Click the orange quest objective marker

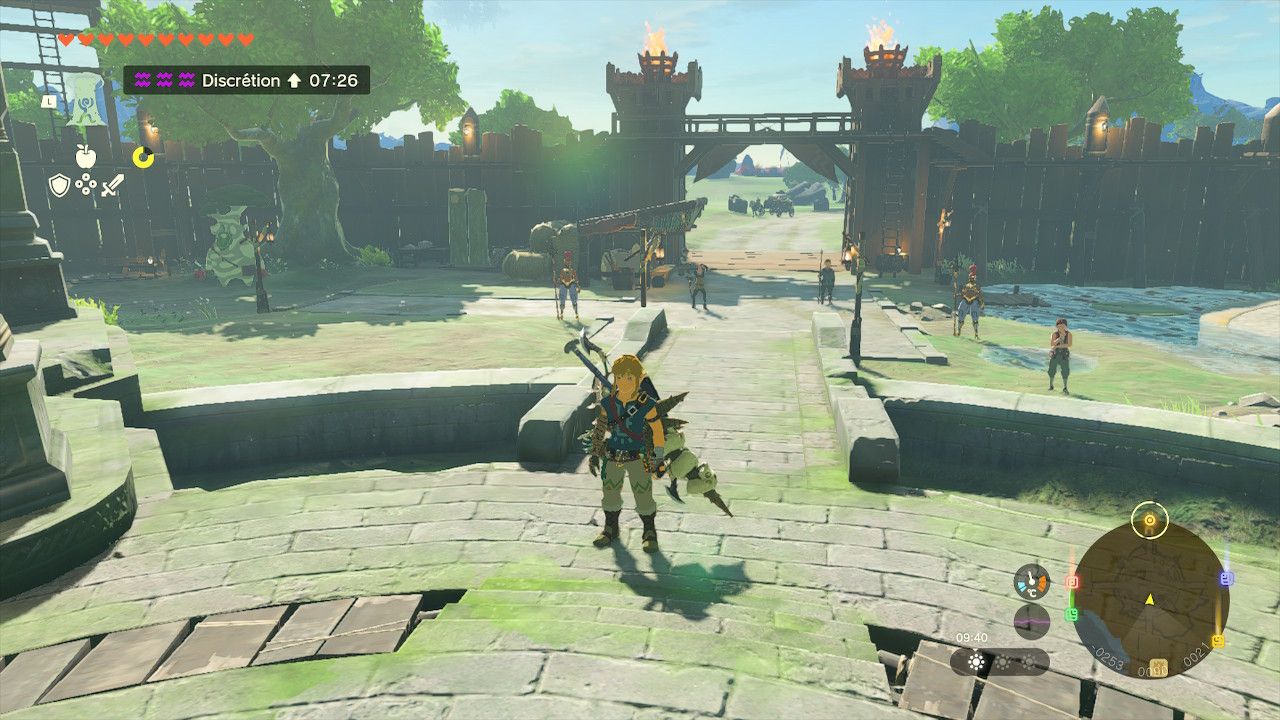[x=1150, y=520]
